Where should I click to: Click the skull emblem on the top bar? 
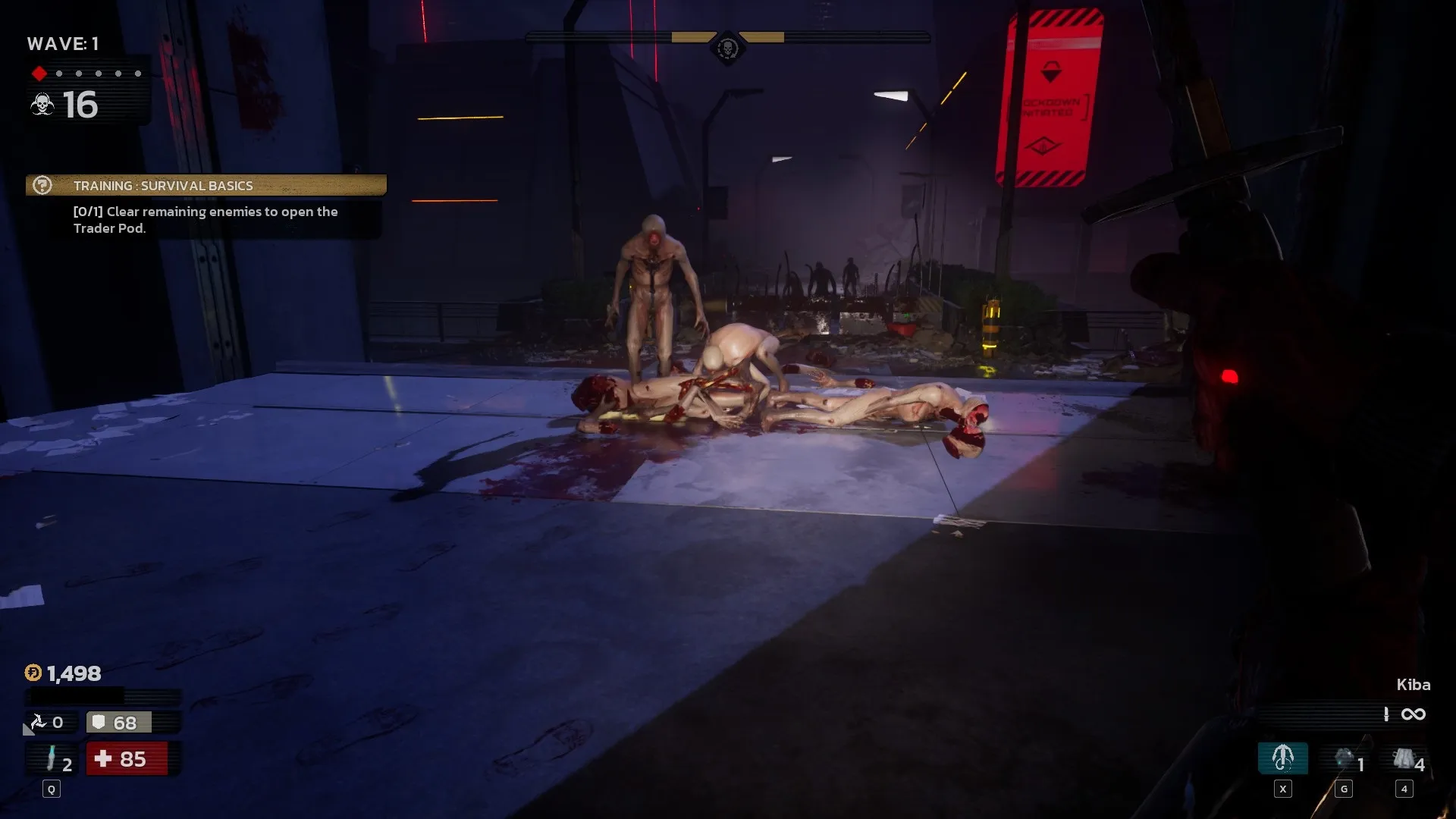pos(727,49)
